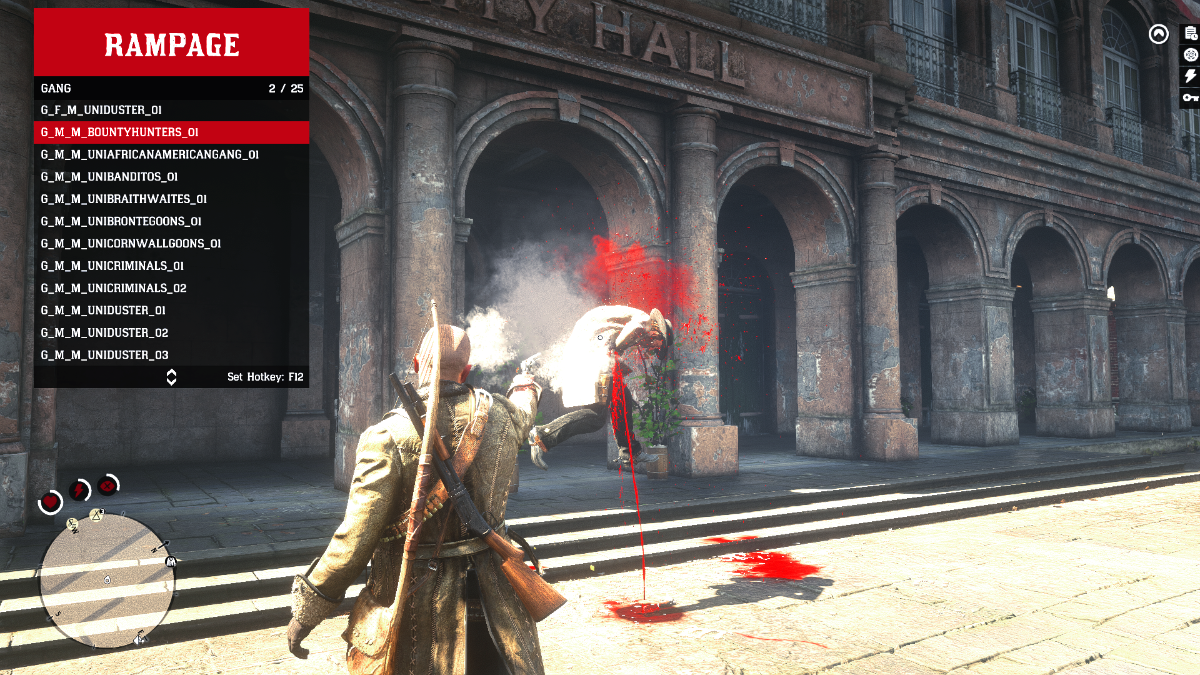1200x675 pixels.
Task: Click the up/down scroll arrows in menu footer
Action: 171,377
